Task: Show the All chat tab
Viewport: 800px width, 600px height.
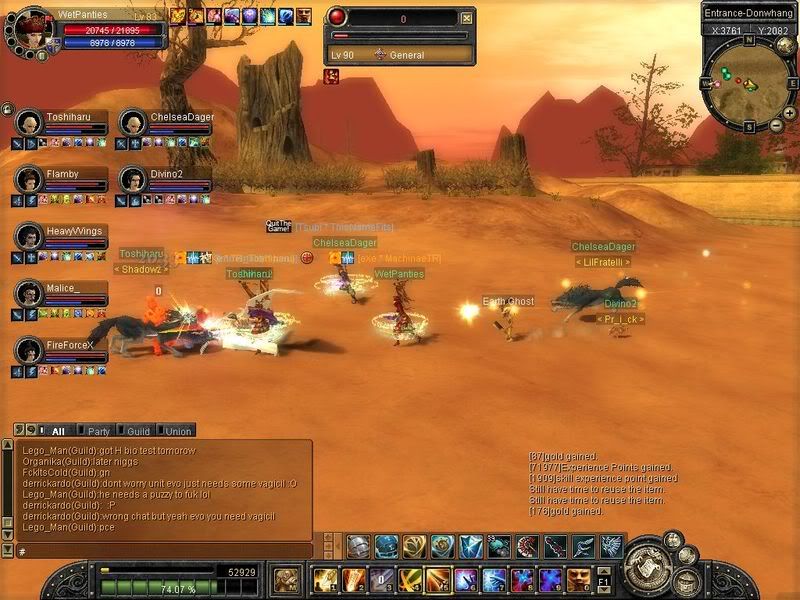Action: coord(58,431)
